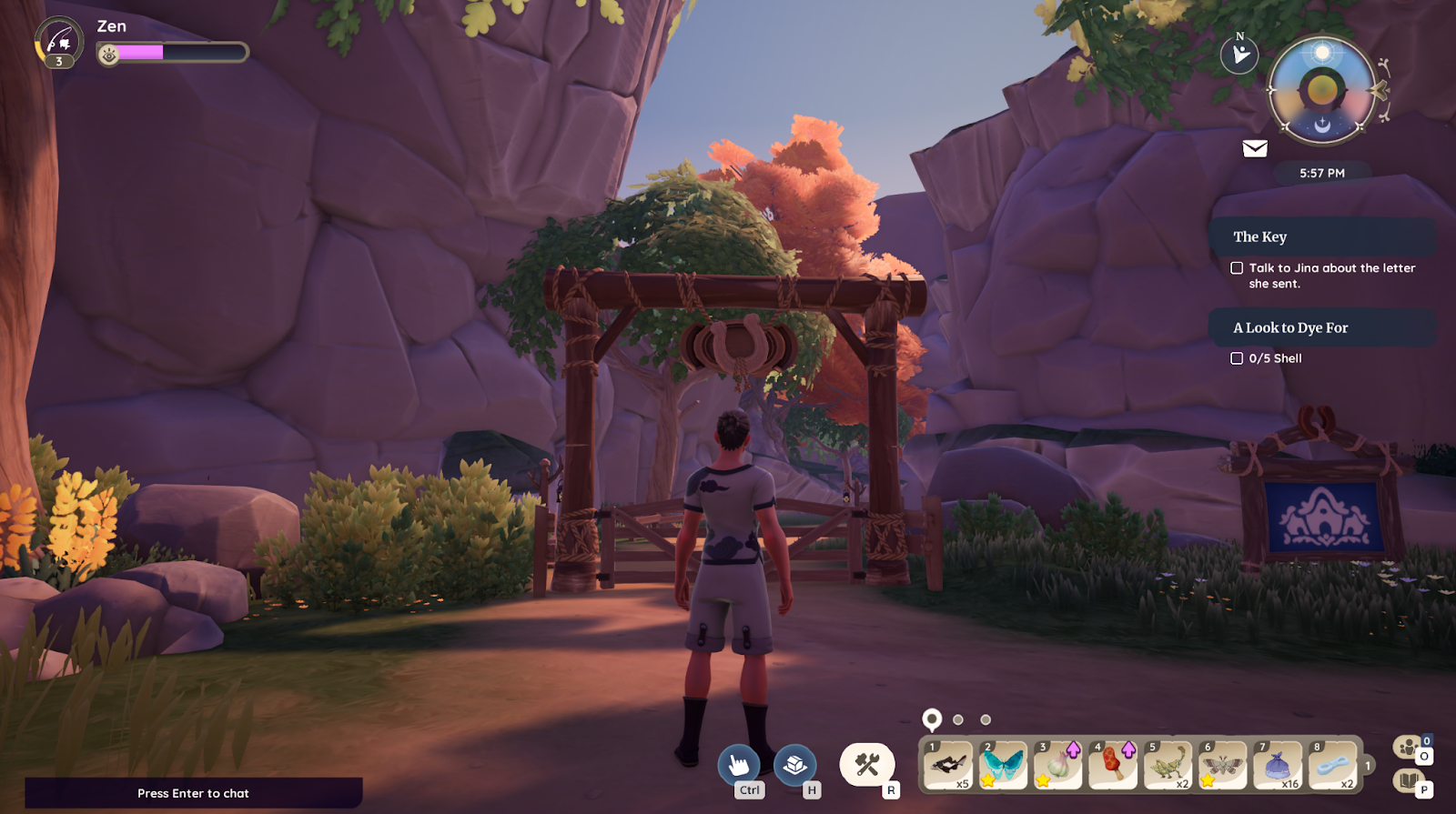Open the player level badge
The height and width of the screenshot is (814, 1456).
[59, 43]
